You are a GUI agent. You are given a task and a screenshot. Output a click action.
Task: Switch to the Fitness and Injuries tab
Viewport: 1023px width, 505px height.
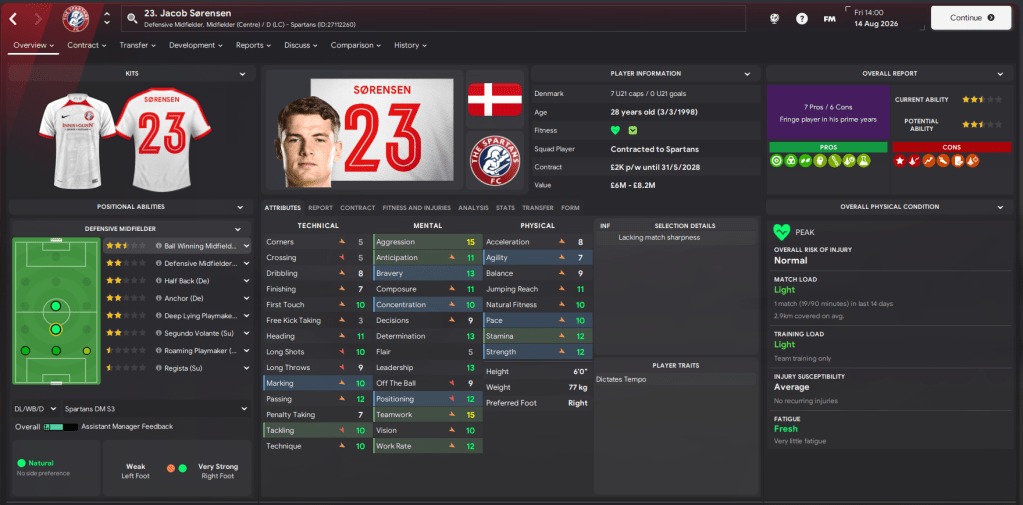(x=417, y=207)
